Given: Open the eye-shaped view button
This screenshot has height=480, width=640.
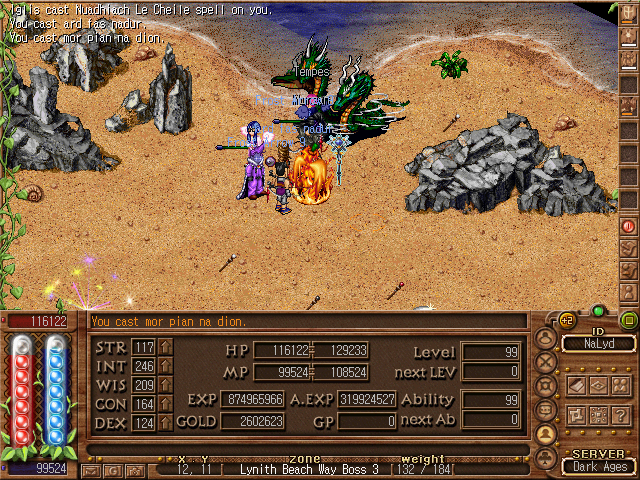Looking at the screenshot, I should pyautogui.click(x=598, y=386).
